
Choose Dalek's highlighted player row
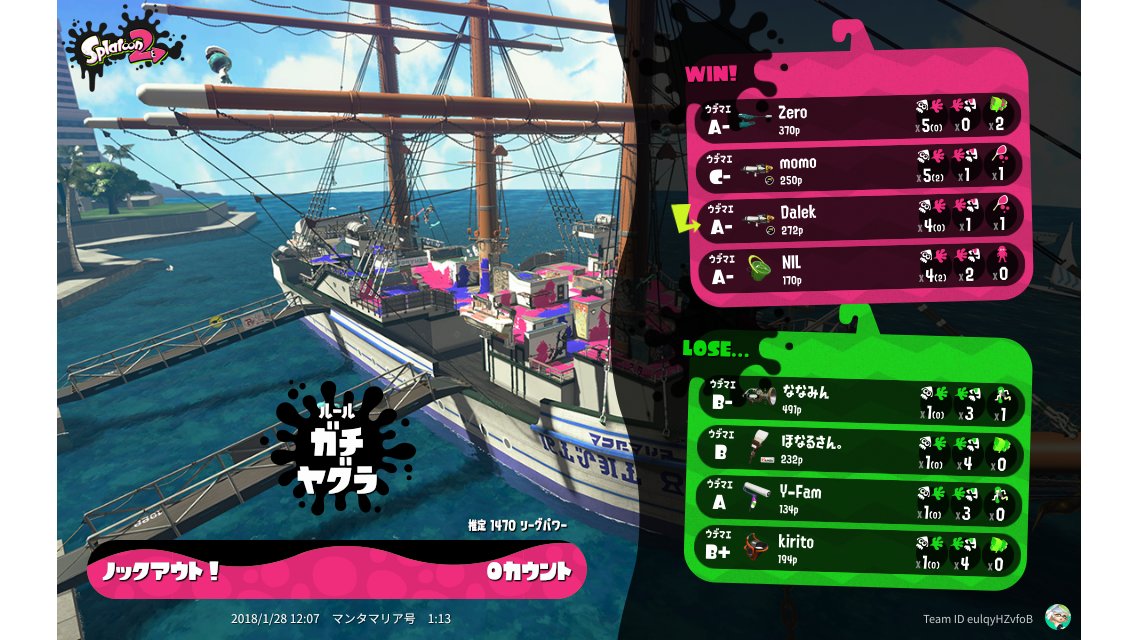(858, 217)
